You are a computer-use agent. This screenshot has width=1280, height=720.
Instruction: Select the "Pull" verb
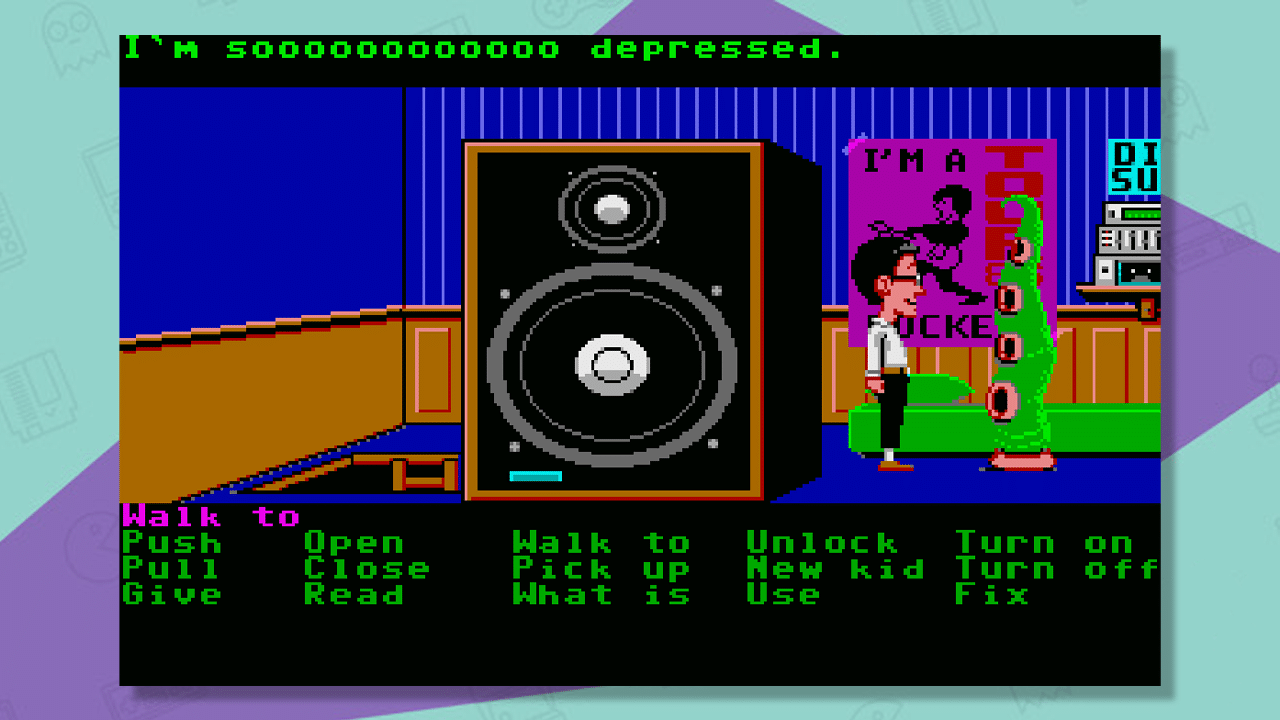tap(168, 570)
